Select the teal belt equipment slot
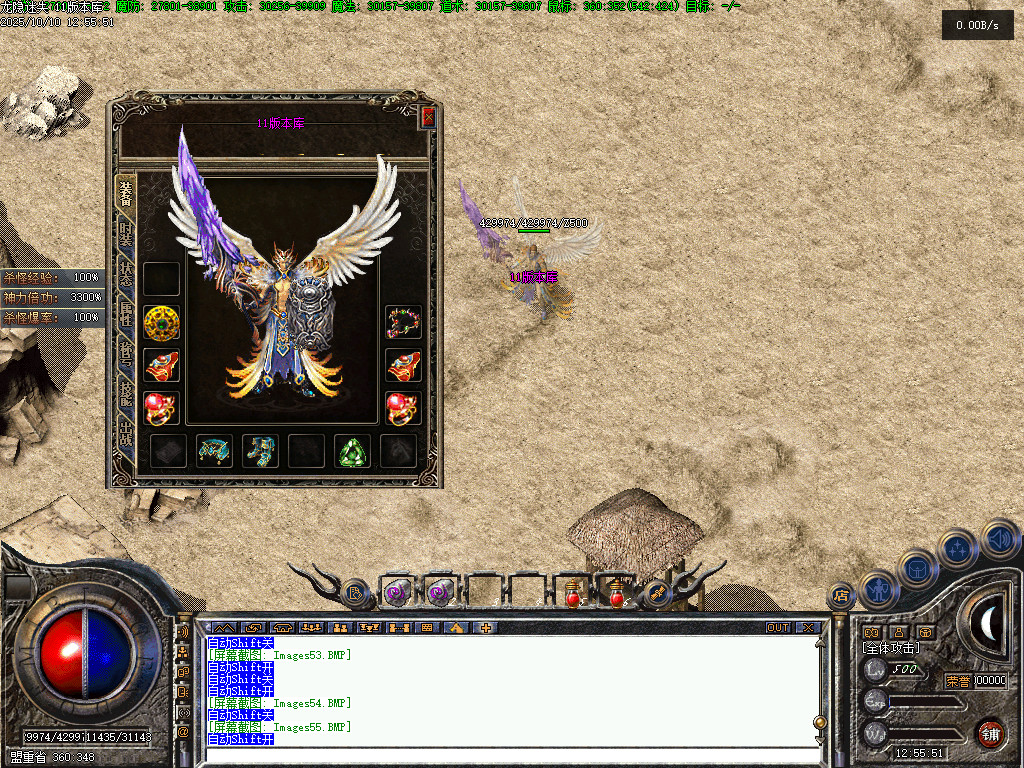The width and height of the screenshot is (1024, 768). 214,451
